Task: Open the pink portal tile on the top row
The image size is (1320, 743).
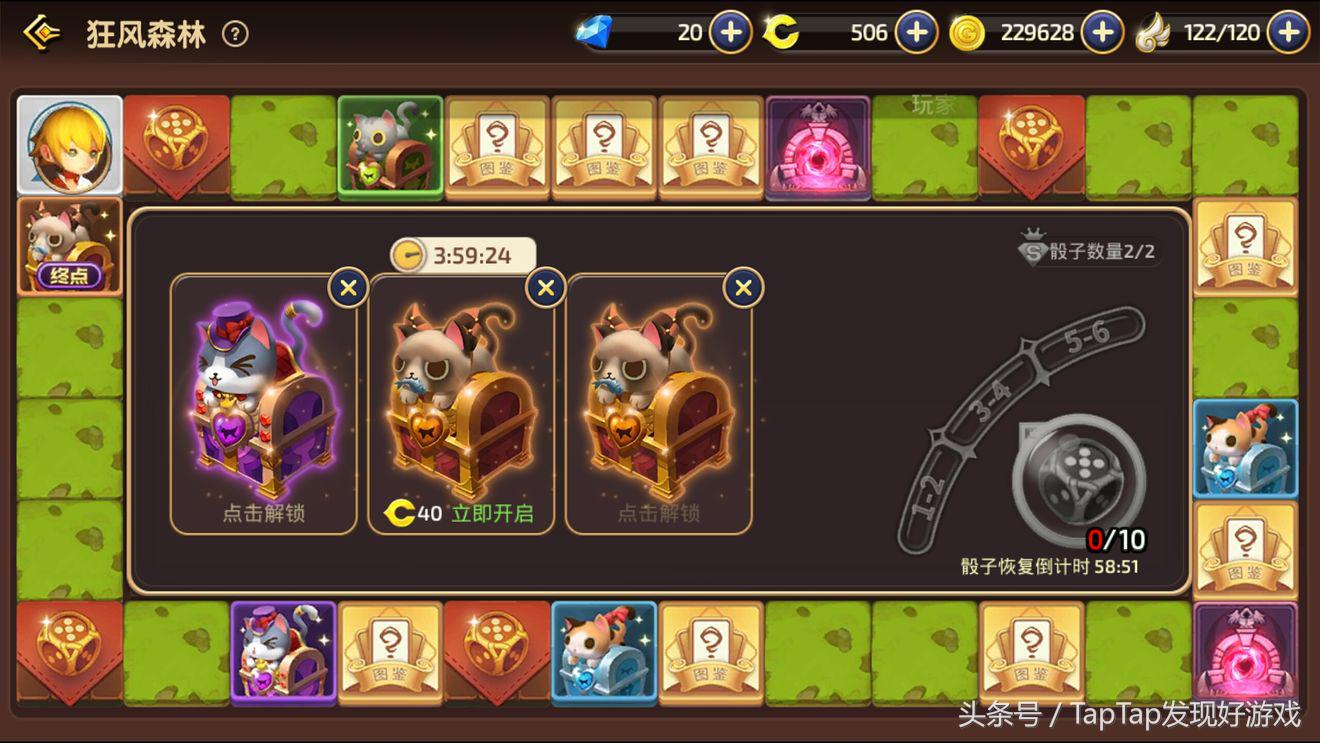Action: coord(819,148)
